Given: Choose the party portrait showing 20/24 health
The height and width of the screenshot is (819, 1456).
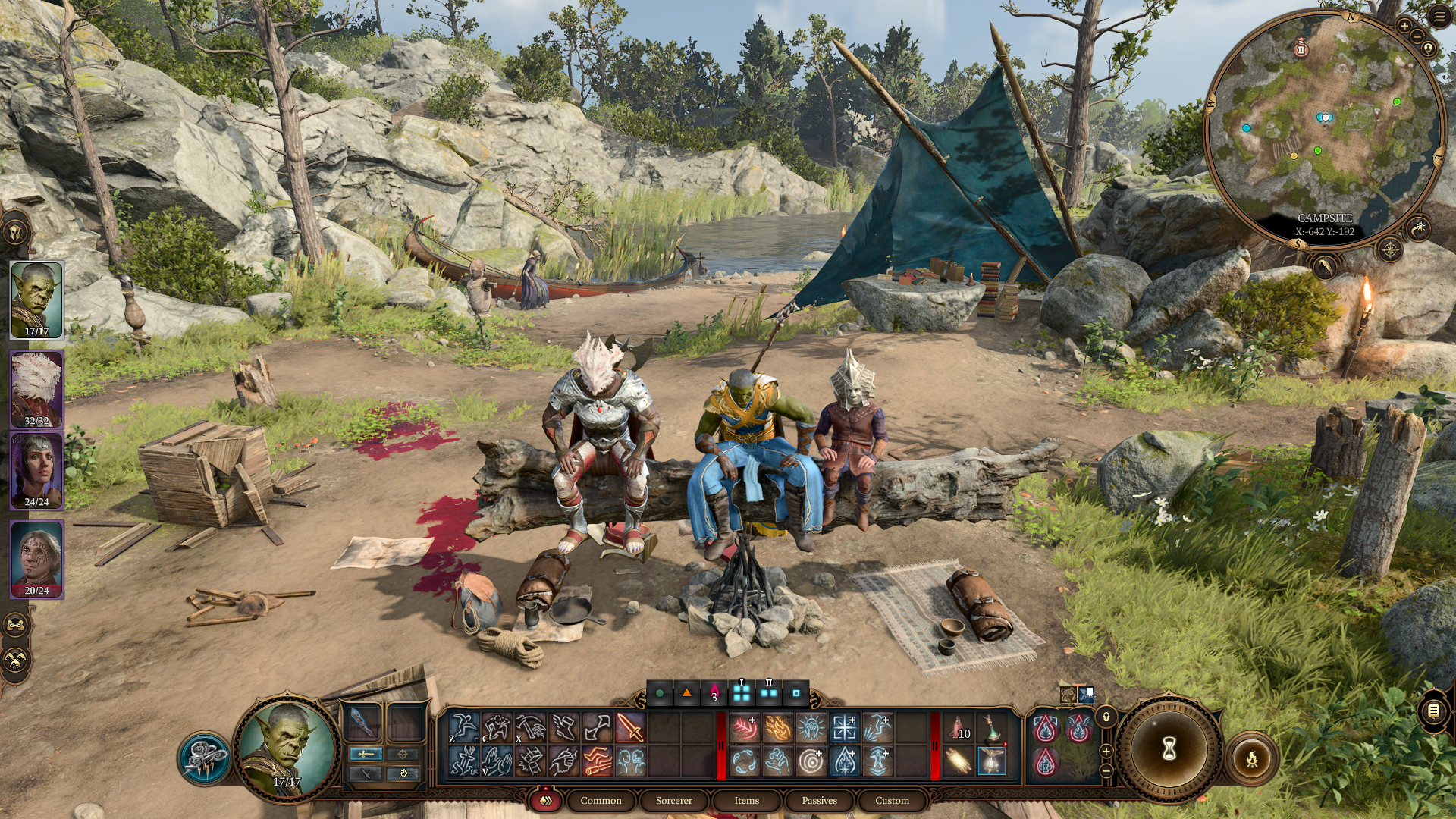Looking at the screenshot, I should [x=36, y=560].
